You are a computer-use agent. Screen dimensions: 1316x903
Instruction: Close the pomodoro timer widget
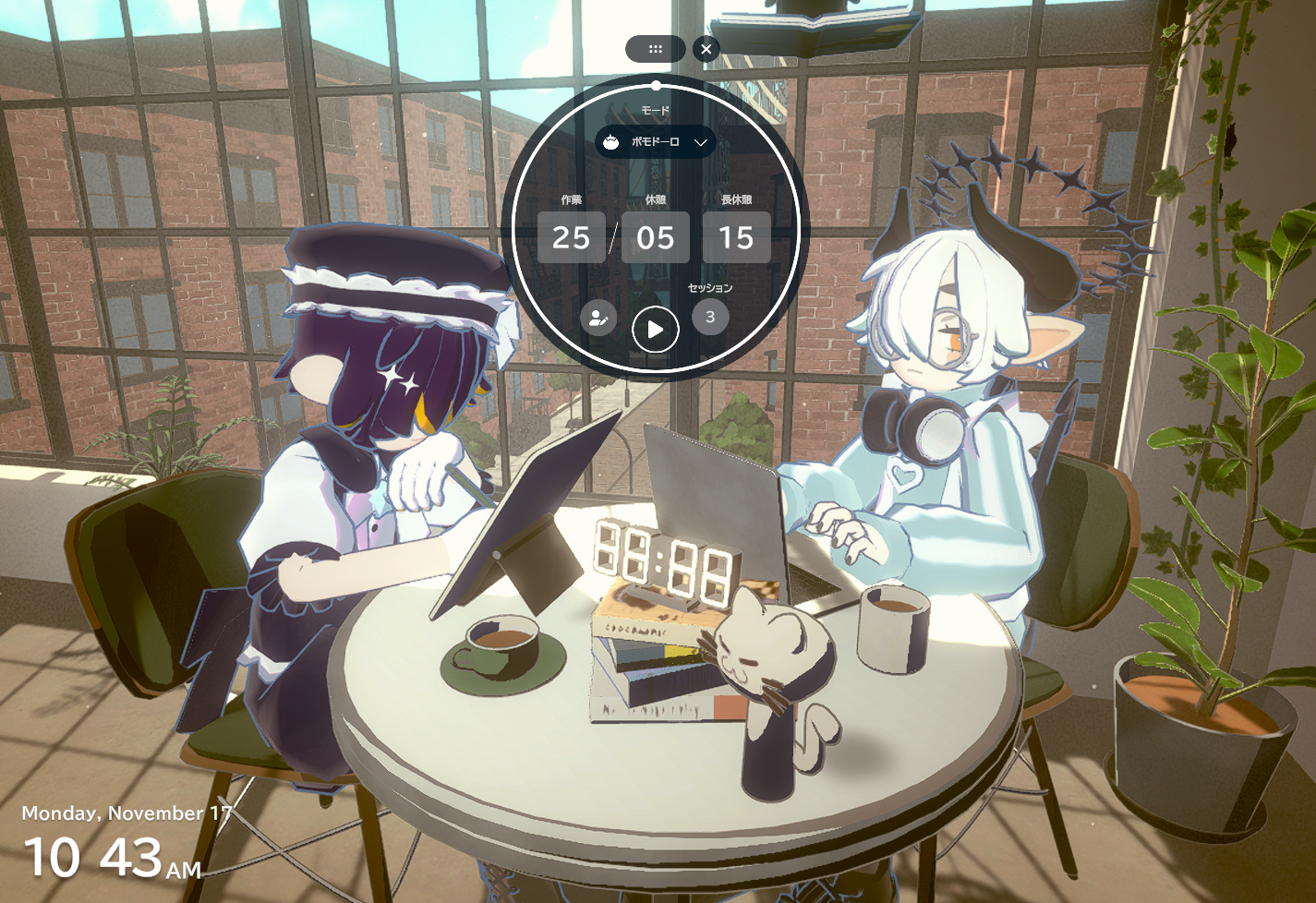coord(706,49)
